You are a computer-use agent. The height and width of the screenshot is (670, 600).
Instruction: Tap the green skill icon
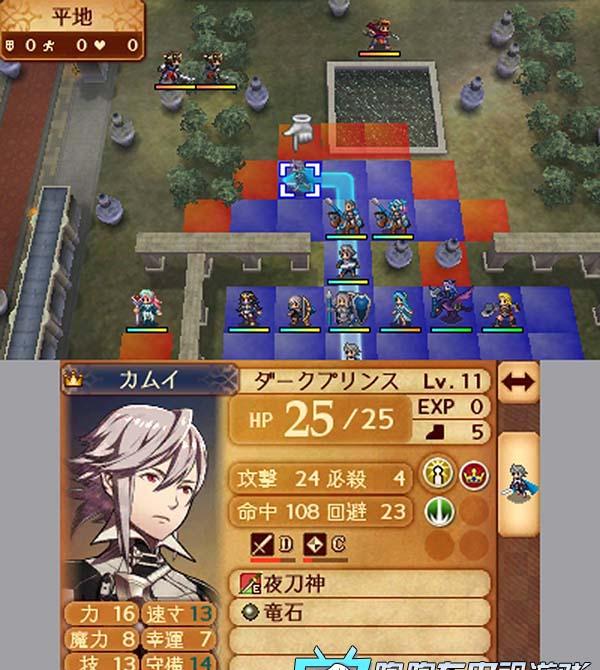click(440, 512)
